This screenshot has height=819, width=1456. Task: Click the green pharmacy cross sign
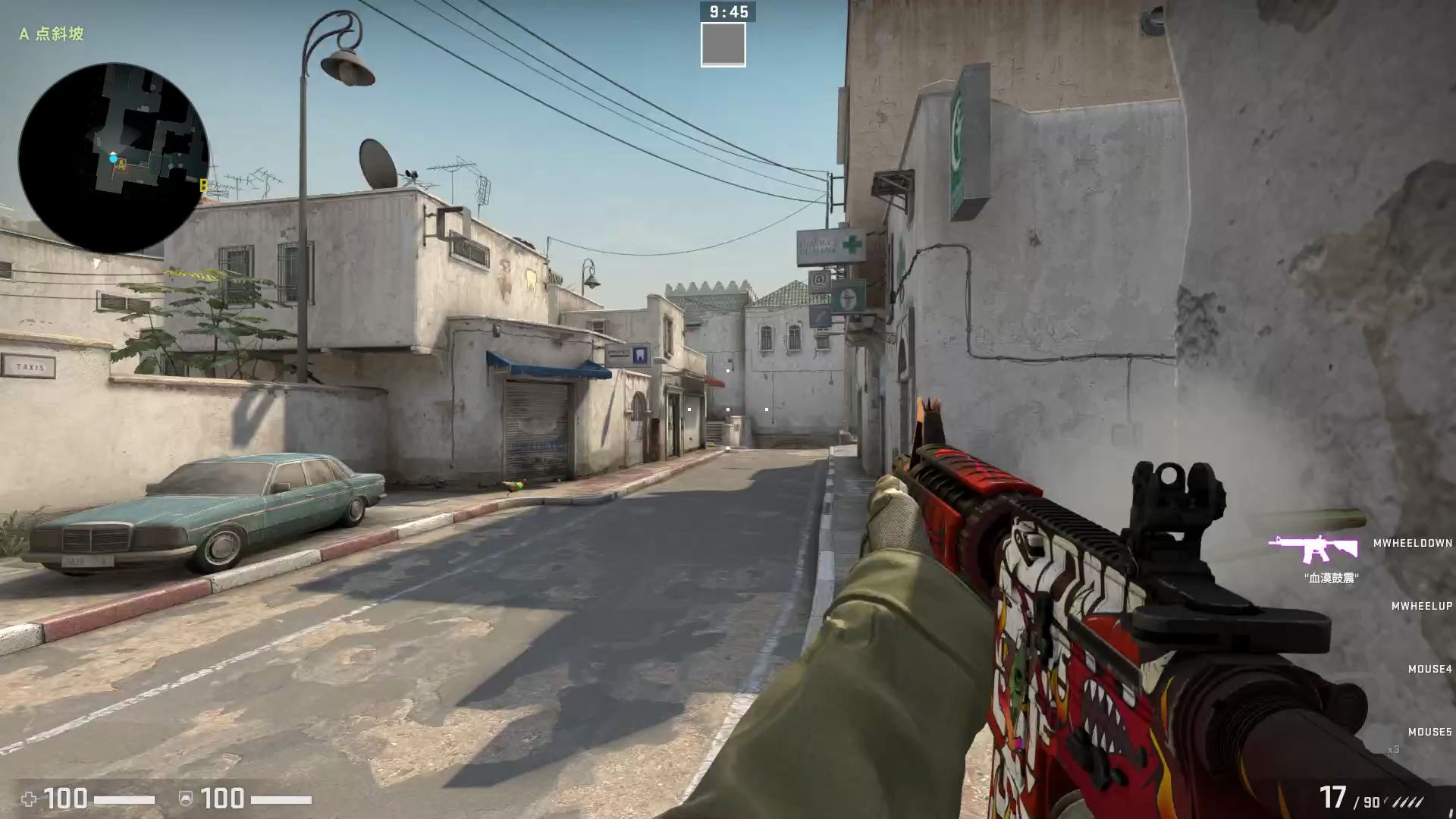(853, 243)
